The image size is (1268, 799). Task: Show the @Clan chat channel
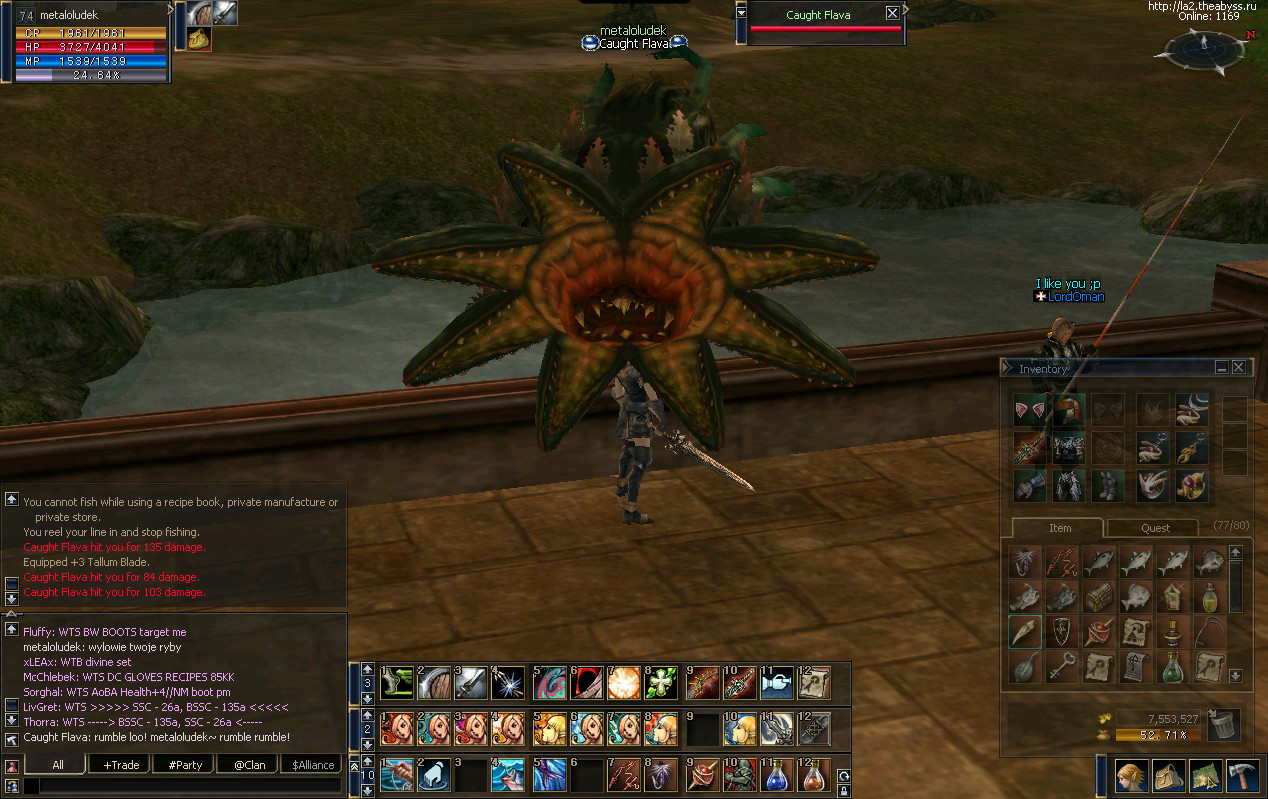click(249, 765)
